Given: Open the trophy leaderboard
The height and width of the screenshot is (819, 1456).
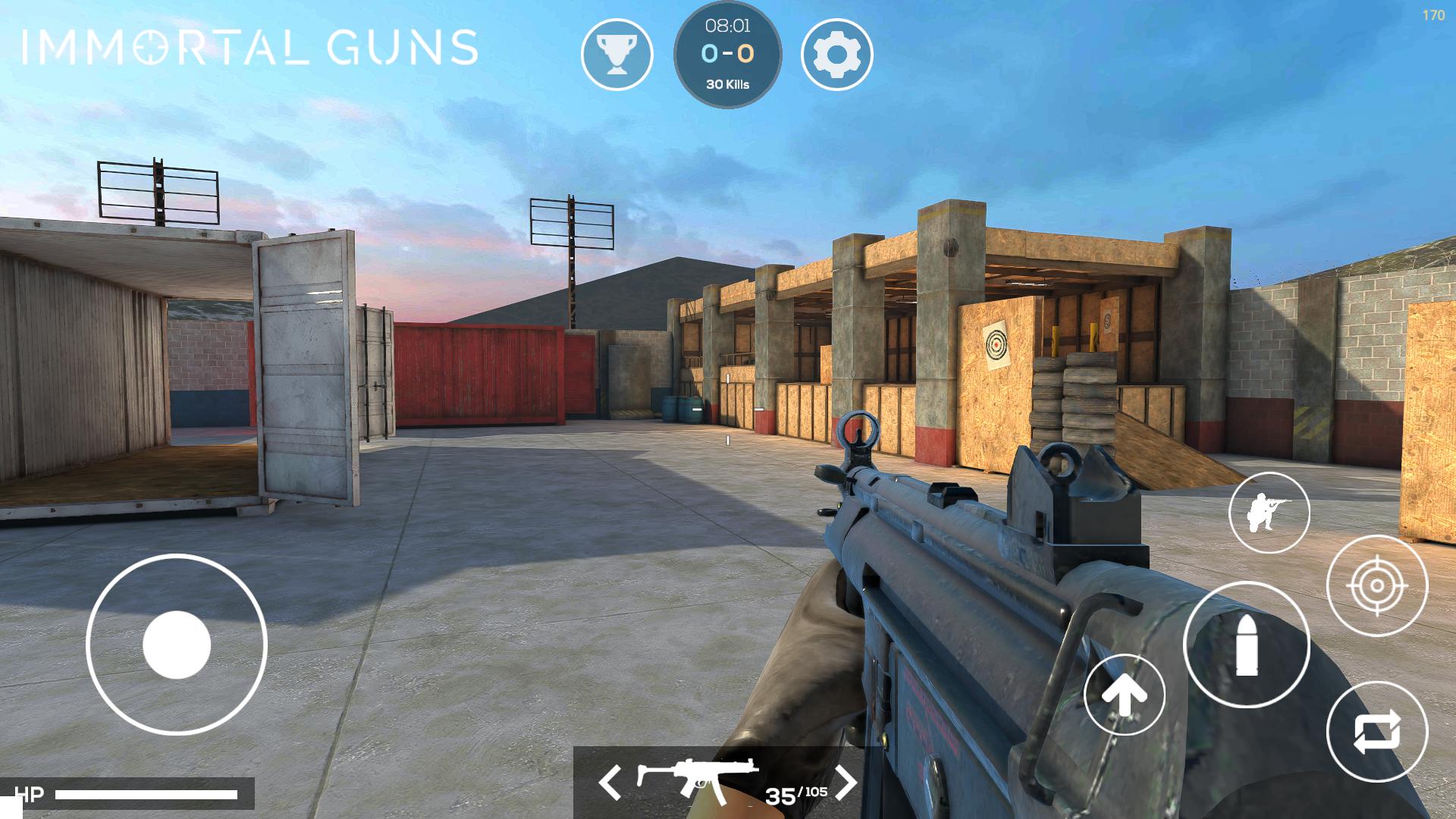Looking at the screenshot, I should coord(617,55).
